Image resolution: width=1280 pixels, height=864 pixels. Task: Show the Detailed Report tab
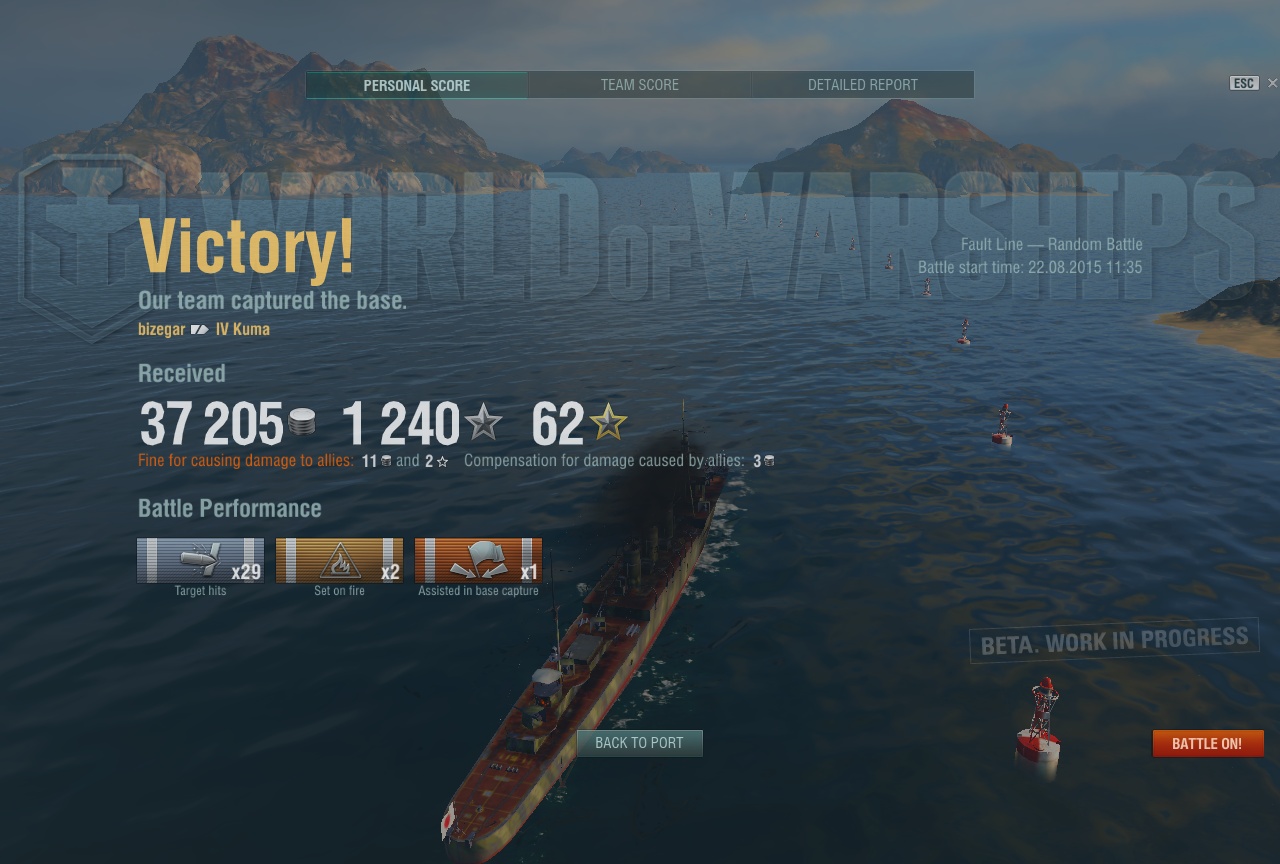862,85
